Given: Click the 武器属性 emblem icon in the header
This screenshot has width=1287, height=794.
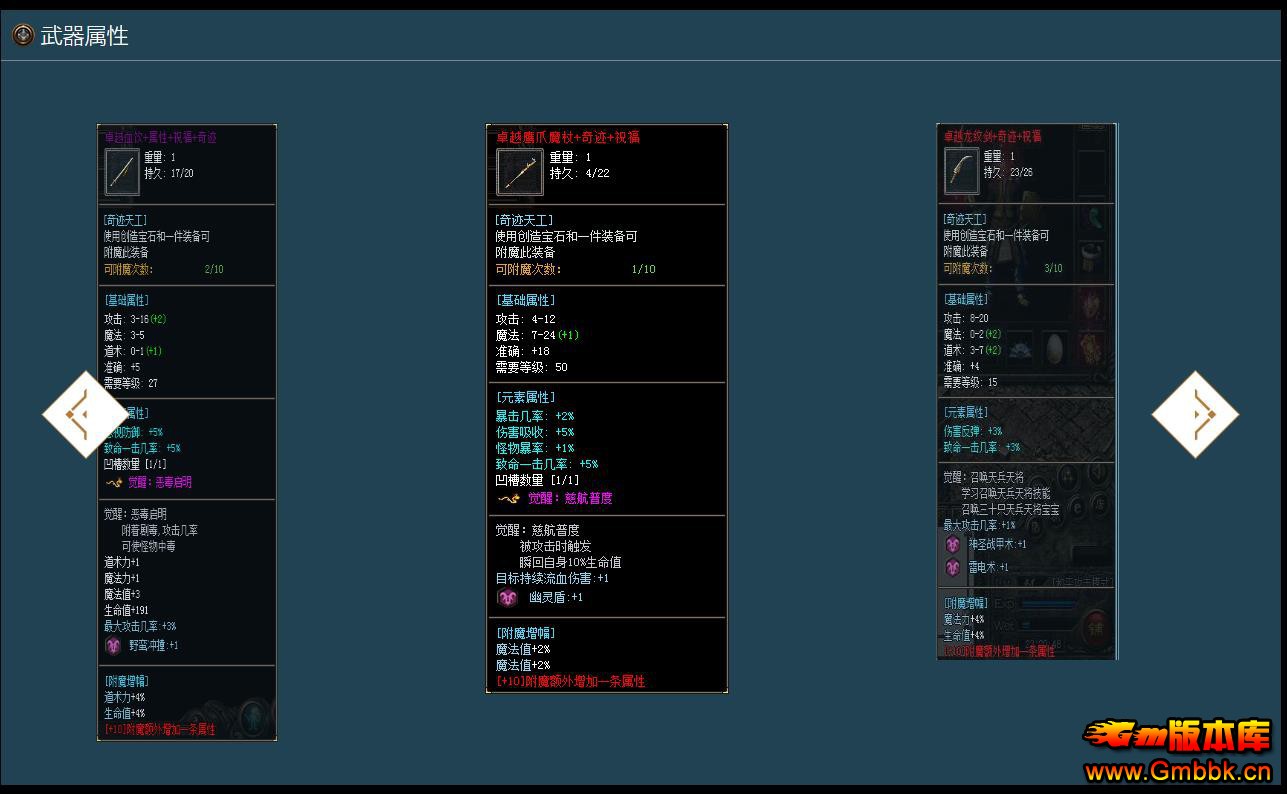Looking at the screenshot, I should pos(21,33).
